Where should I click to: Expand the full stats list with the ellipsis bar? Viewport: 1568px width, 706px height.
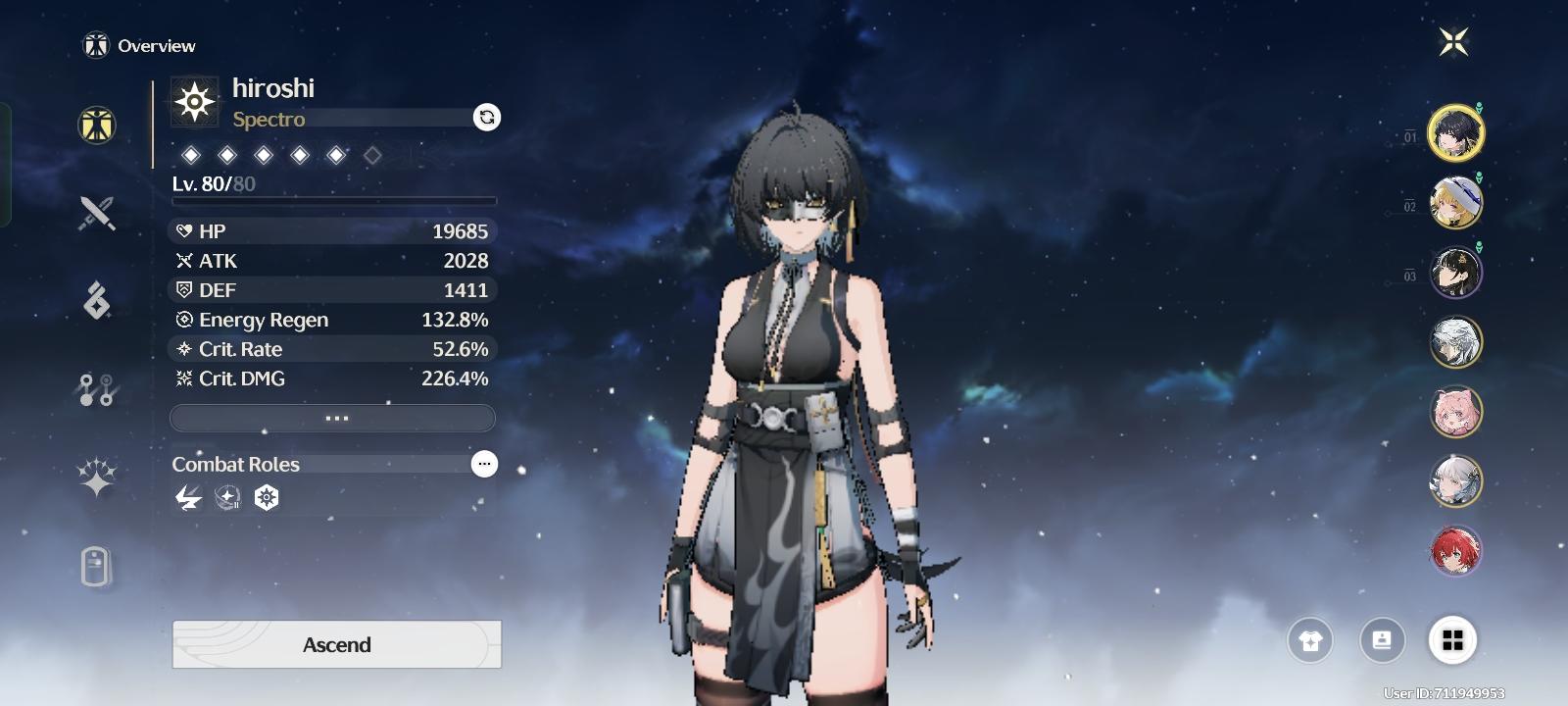coord(333,419)
